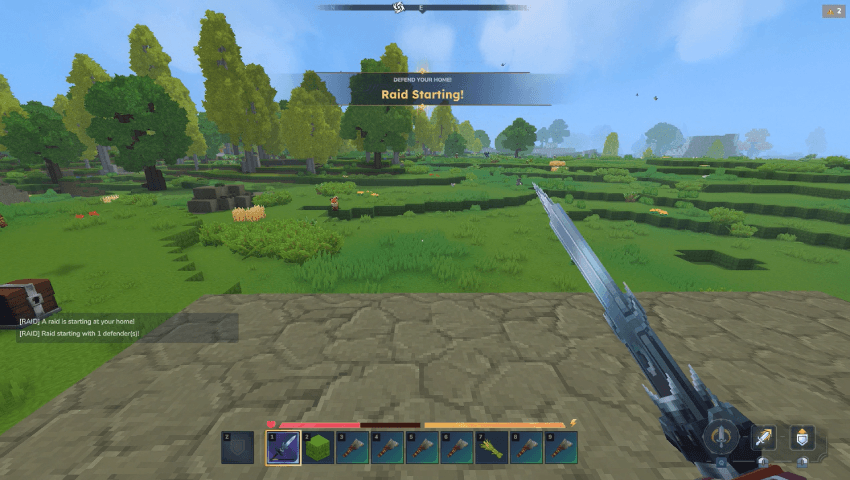This screenshot has width=850, height=480.
Task: Use the sword dash ability icon
Action: tap(765, 437)
